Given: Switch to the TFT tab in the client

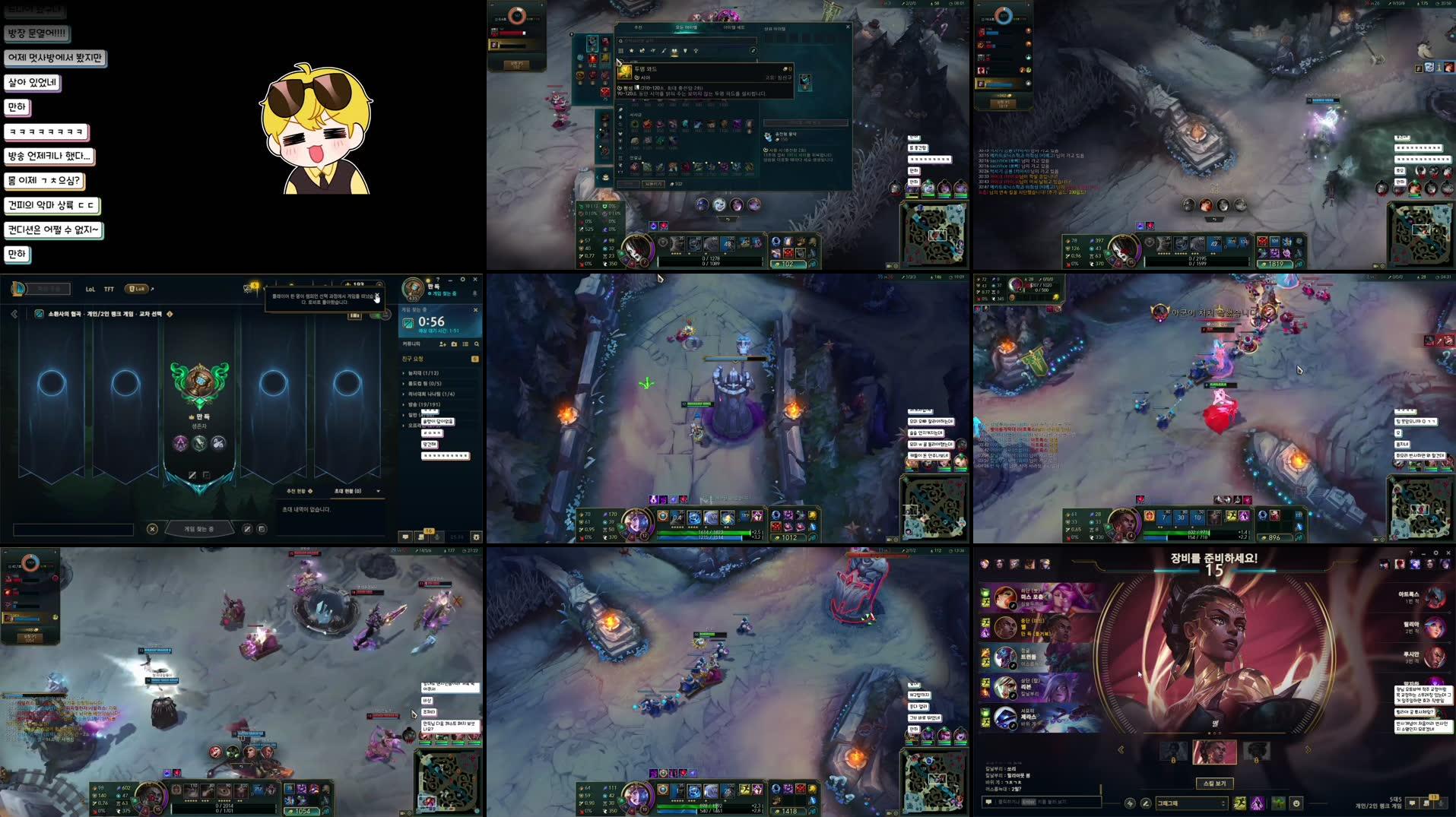Looking at the screenshot, I should coord(109,290).
